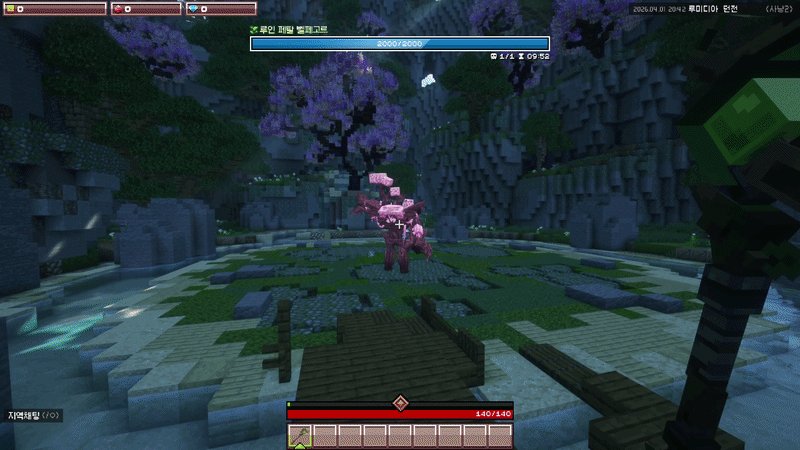The width and height of the screenshot is (800, 450).
Task: Open the local chat channel label
Action: click(x=34, y=414)
